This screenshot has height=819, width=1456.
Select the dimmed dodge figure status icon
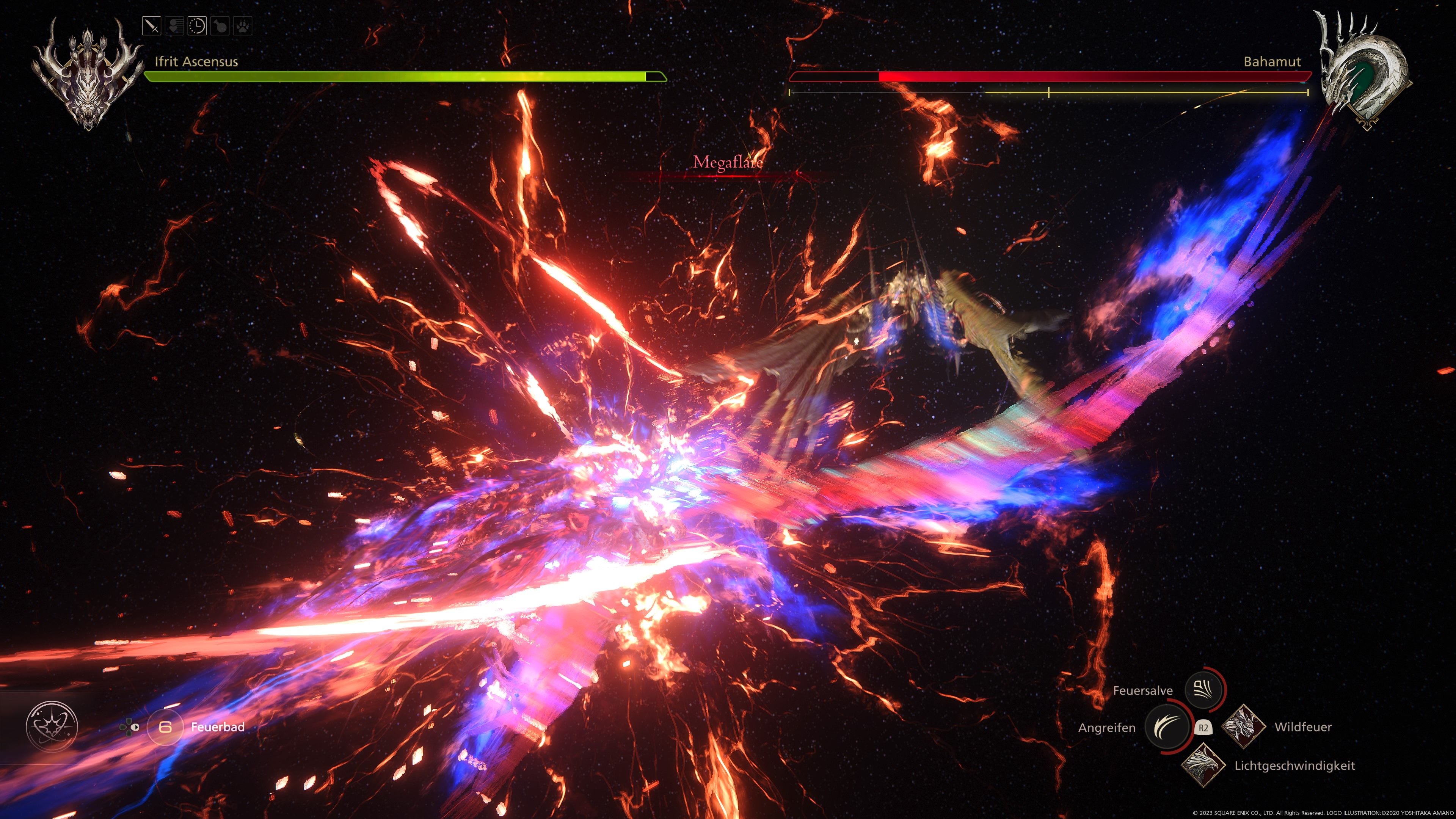175,26
